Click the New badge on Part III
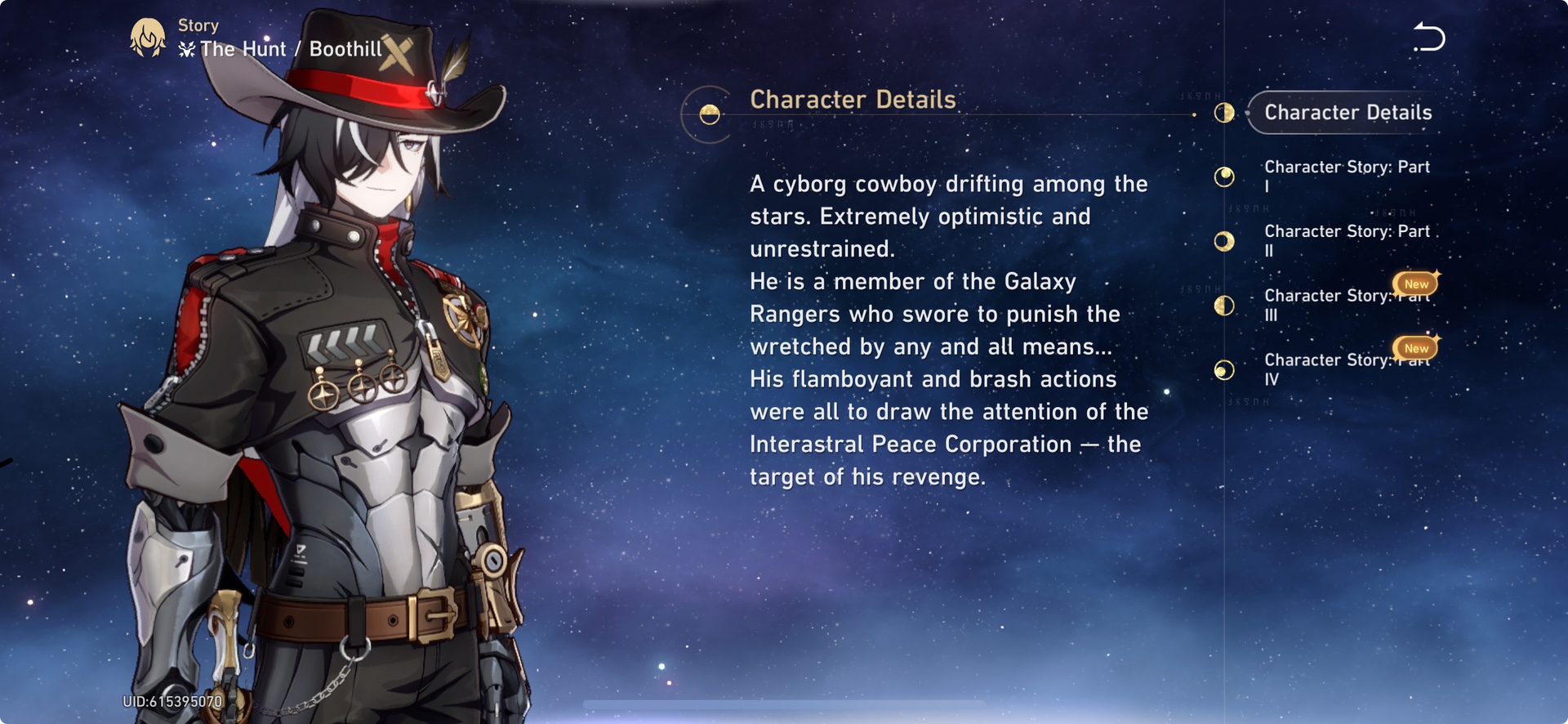The width and height of the screenshot is (1568, 724). coord(1415,283)
